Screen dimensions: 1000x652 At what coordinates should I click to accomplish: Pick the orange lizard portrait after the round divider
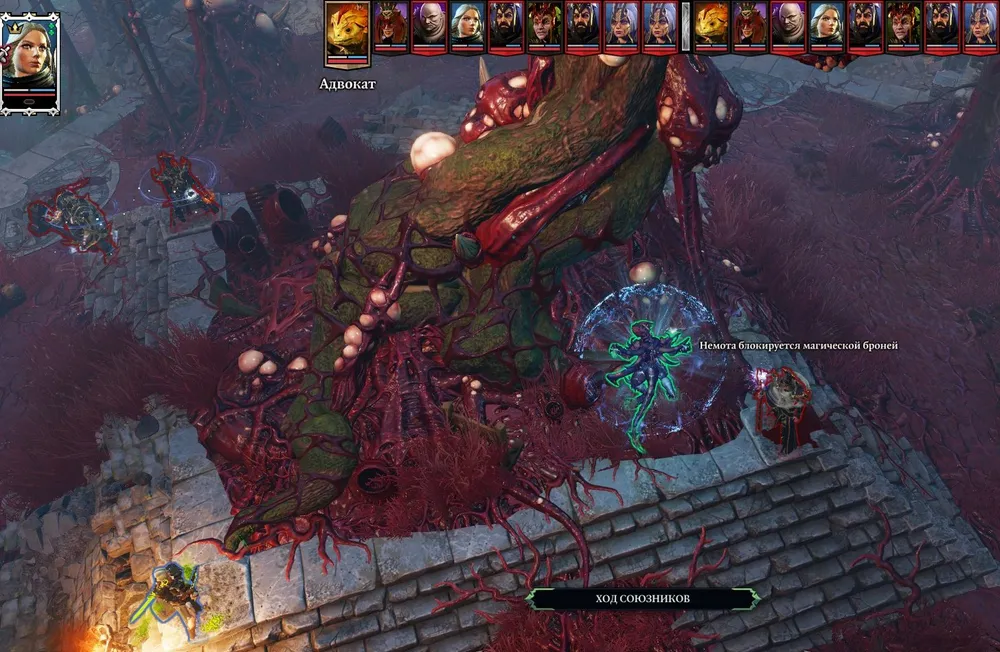[712, 26]
